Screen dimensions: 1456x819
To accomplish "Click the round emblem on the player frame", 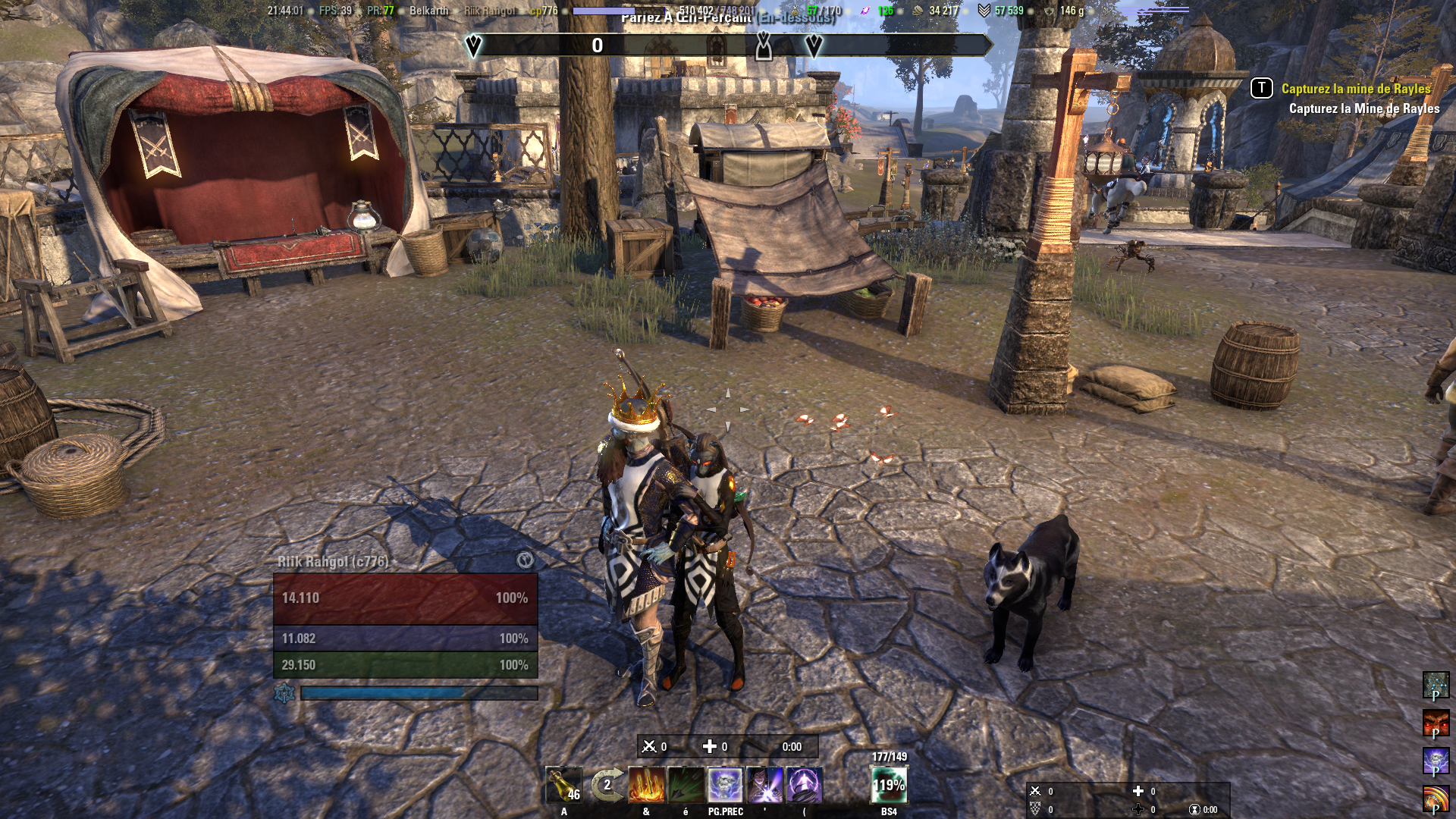I will tap(525, 560).
